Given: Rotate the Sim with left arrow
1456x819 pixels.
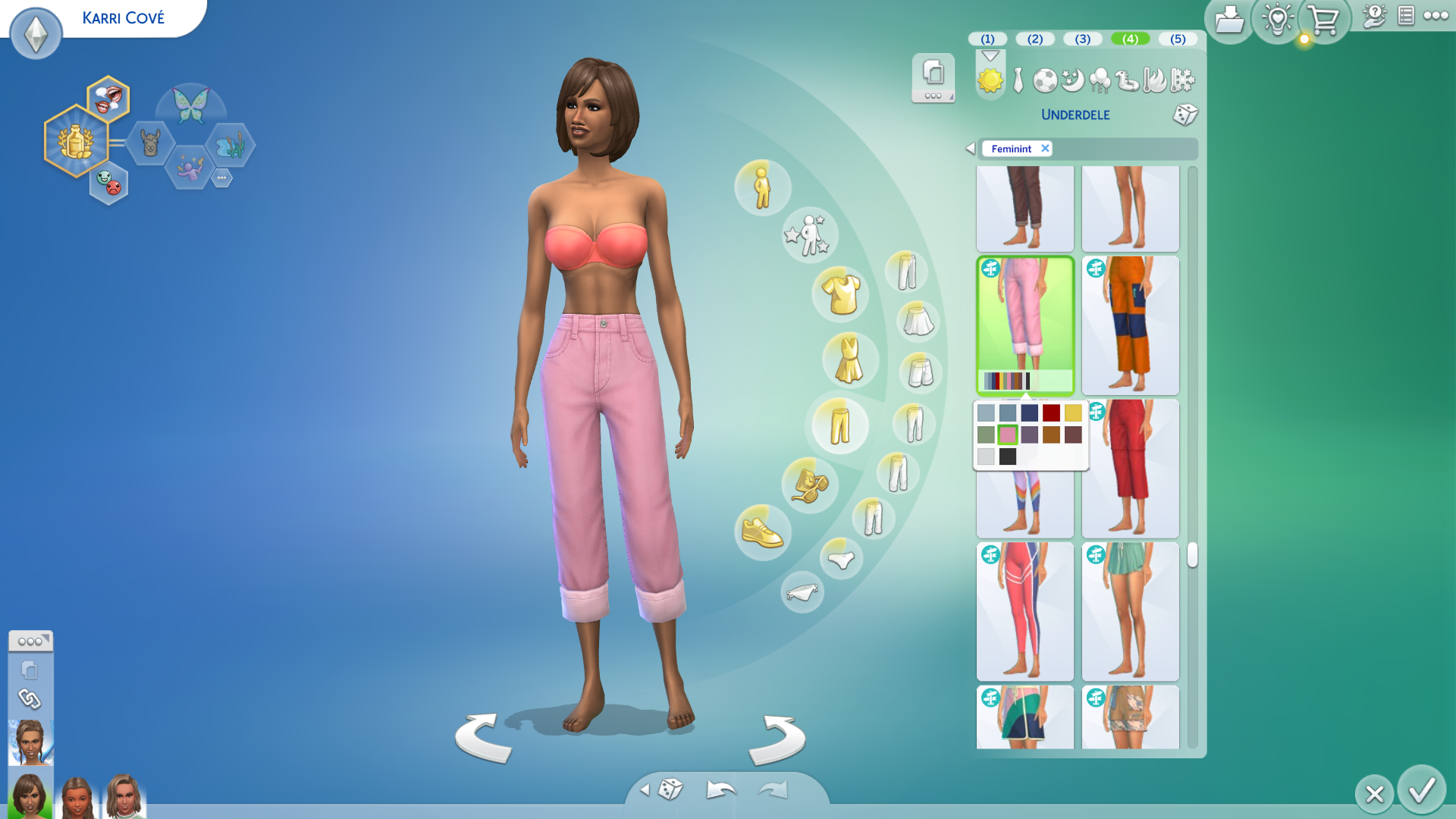Looking at the screenshot, I should (483, 738).
